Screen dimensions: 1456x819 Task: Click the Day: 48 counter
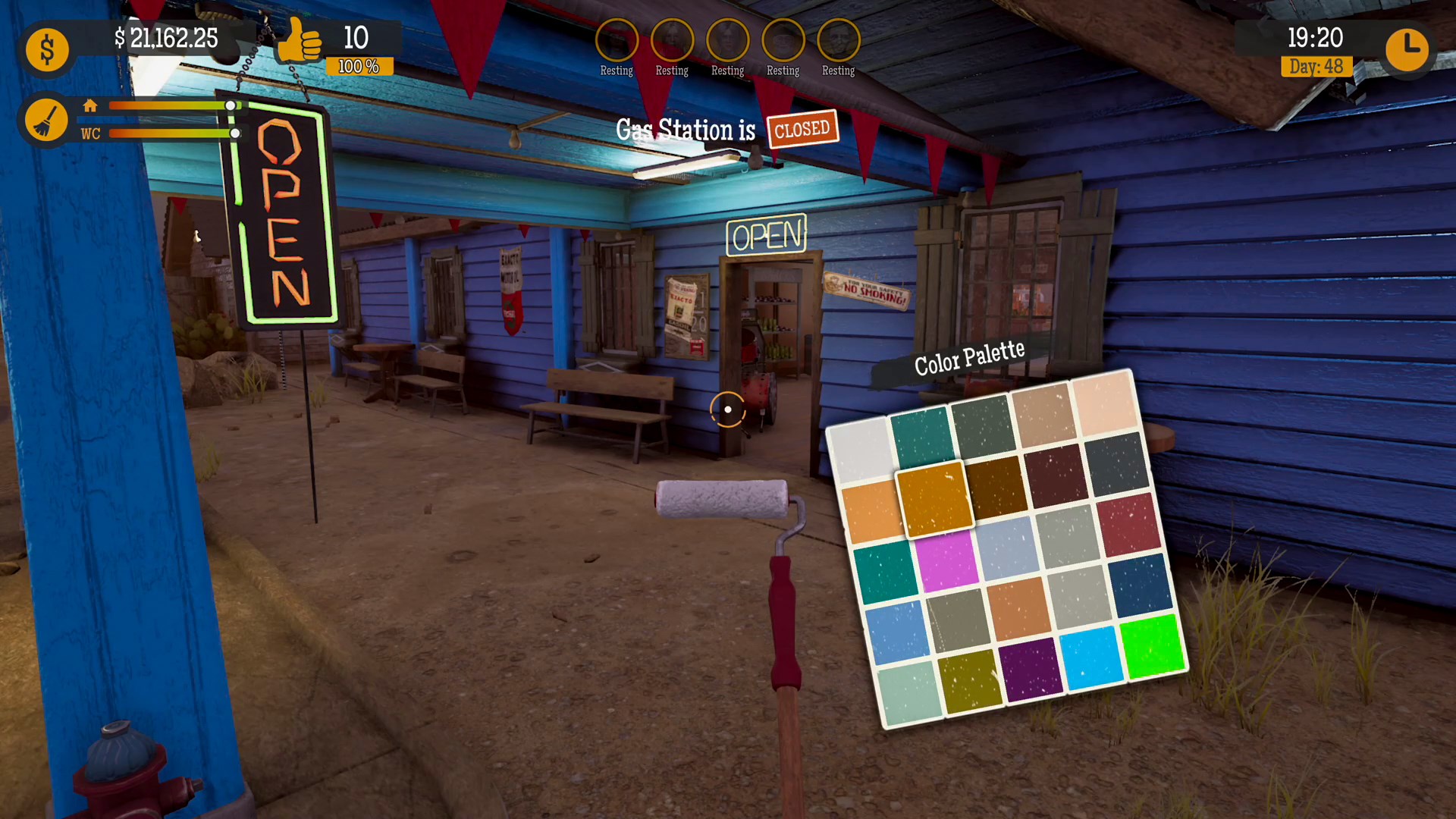point(1316,67)
